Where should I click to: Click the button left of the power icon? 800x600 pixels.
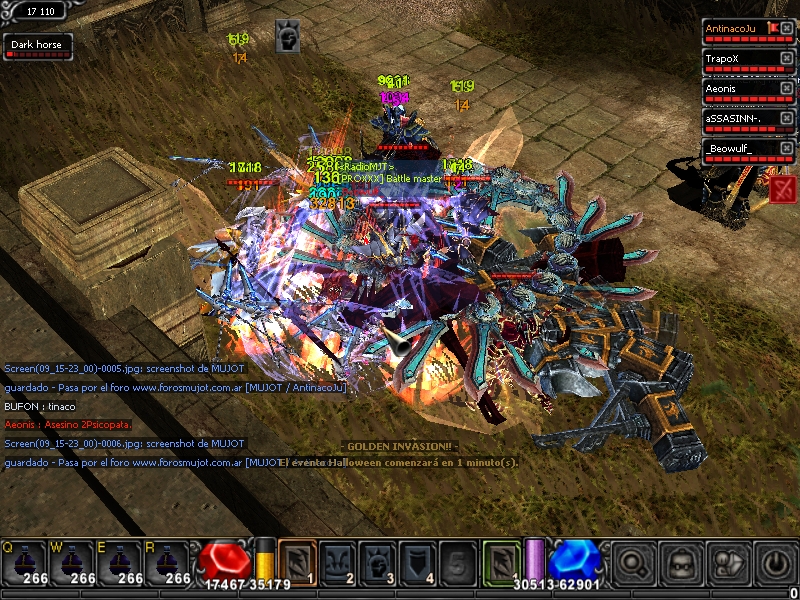click(728, 563)
